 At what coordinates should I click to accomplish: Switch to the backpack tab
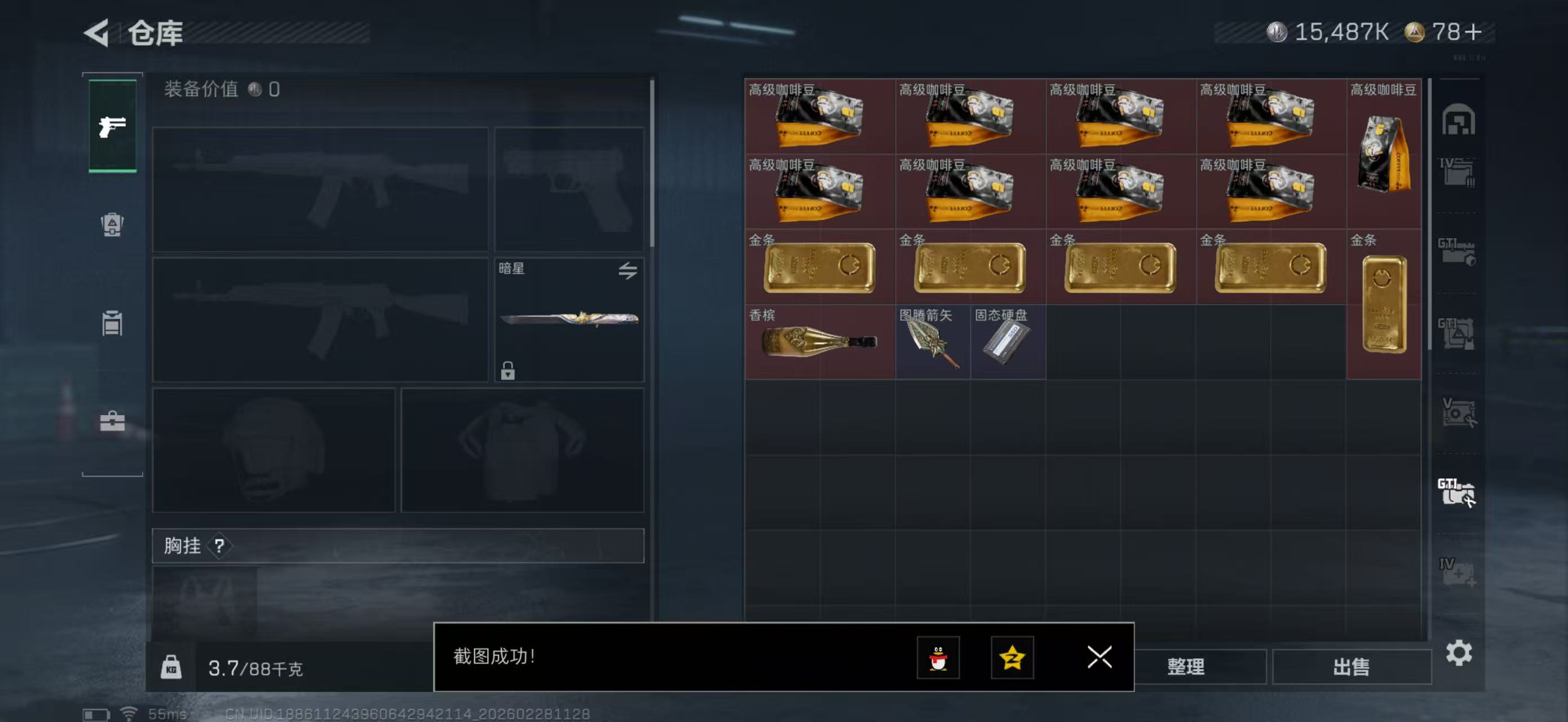point(112,224)
